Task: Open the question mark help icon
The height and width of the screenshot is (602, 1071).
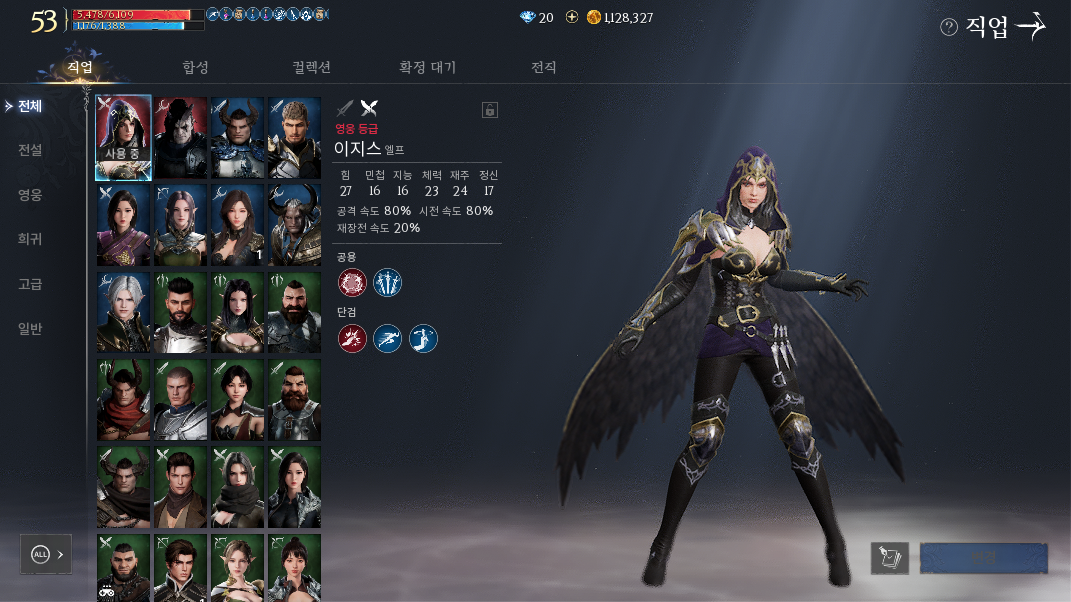Action: pyautogui.click(x=949, y=27)
